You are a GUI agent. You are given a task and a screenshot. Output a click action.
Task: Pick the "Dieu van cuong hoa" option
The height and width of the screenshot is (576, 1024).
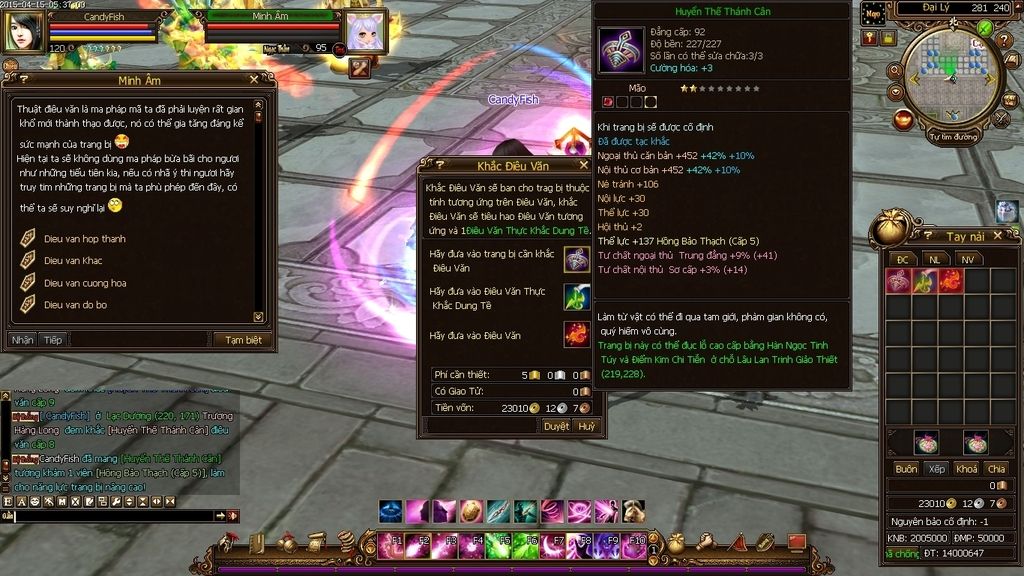point(84,283)
